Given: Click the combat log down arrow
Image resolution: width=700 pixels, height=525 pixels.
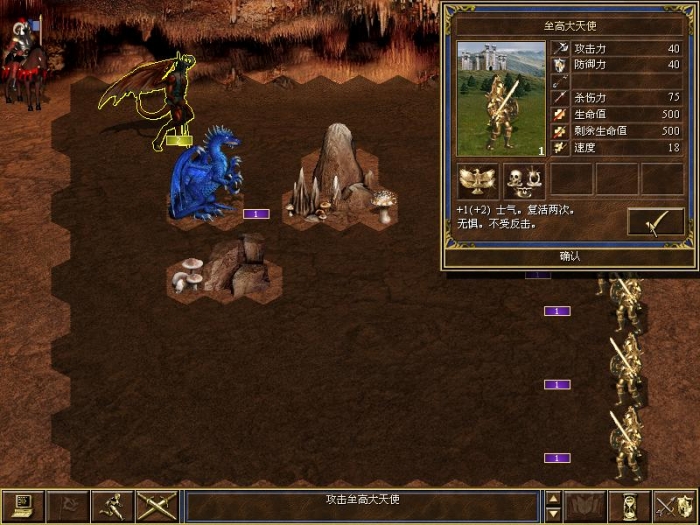Looking at the screenshot, I should [553, 513].
